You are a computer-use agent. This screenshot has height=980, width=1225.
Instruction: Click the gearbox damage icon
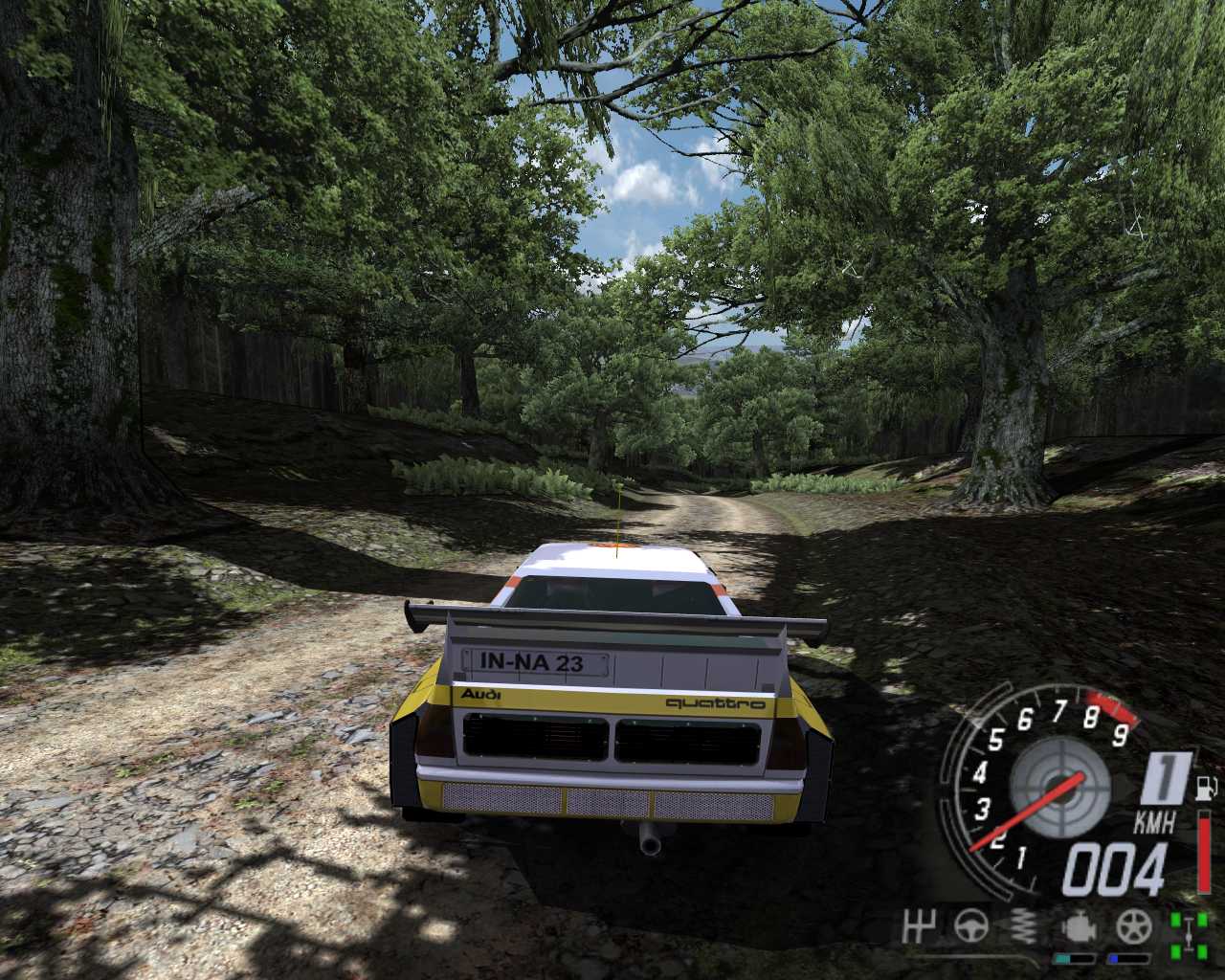[x=917, y=925]
